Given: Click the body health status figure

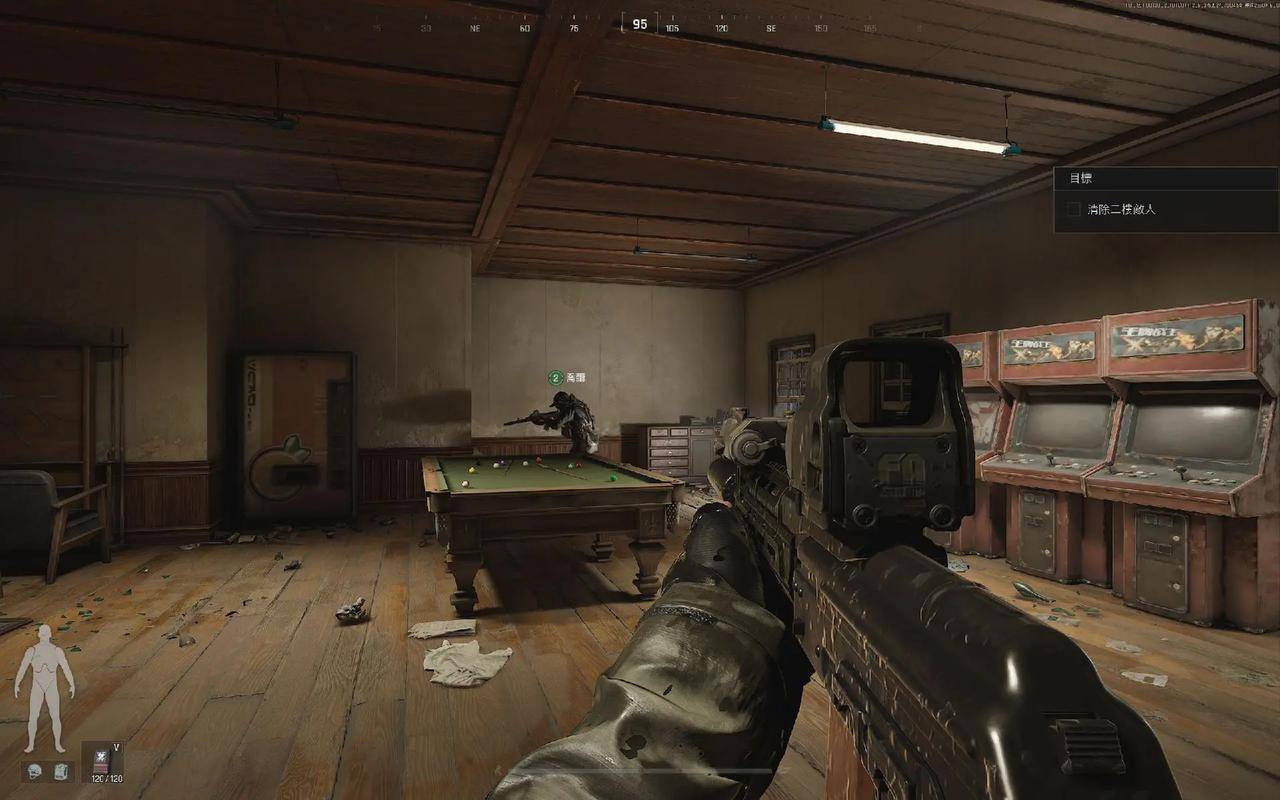Looking at the screenshot, I should pyautogui.click(x=43, y=688).
